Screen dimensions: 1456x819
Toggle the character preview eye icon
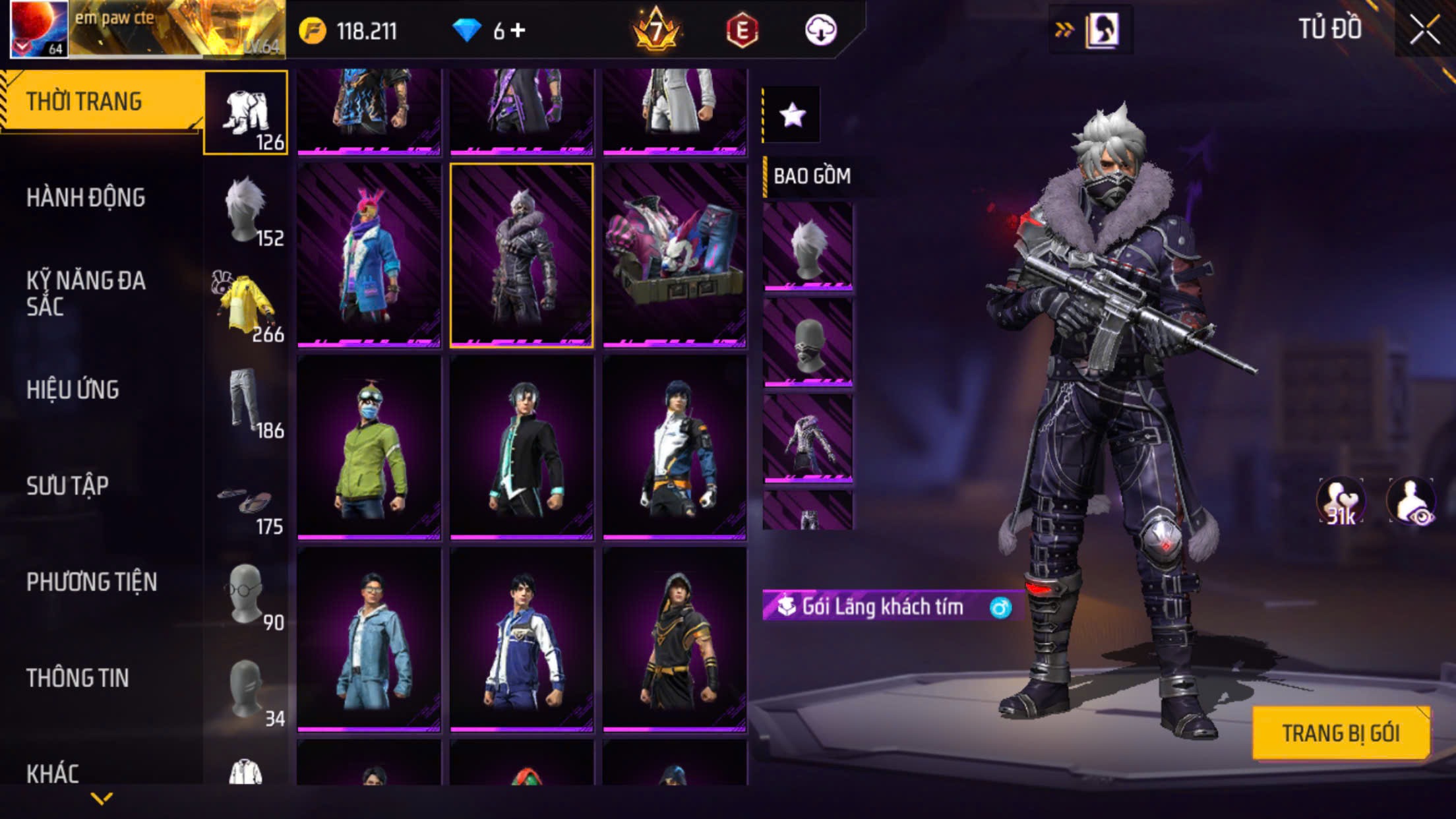[x=1410, y=501]
